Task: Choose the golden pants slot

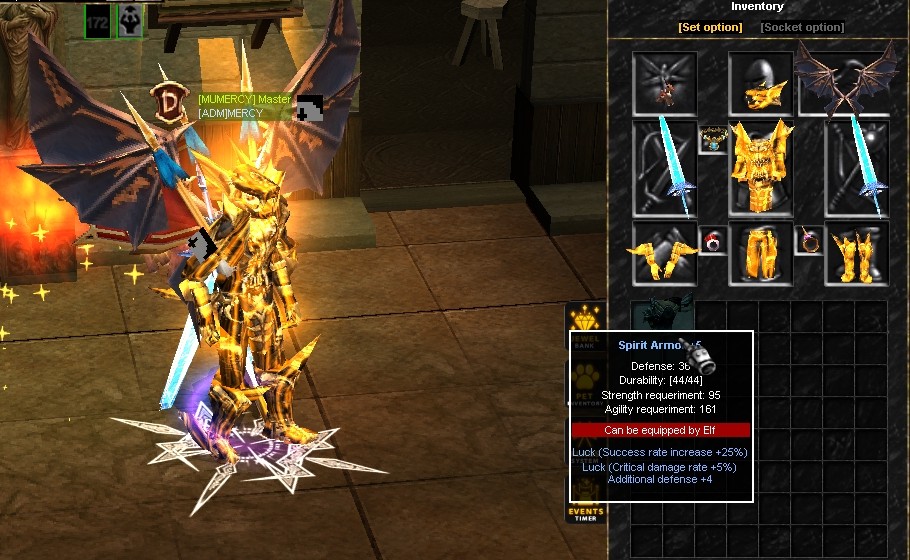Action: pyautogui.click(x=760, y=253)
